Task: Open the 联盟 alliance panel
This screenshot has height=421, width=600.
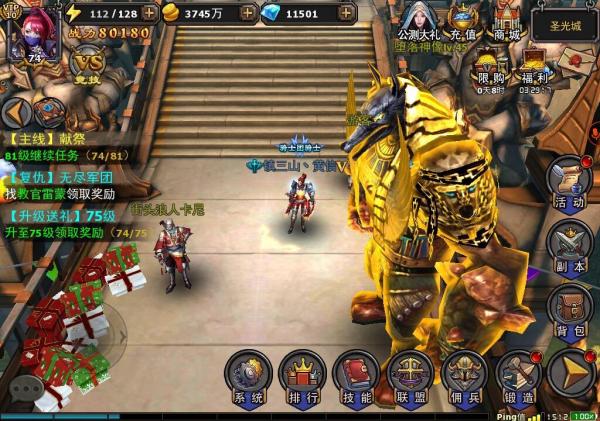Action: tap(410, 377)
